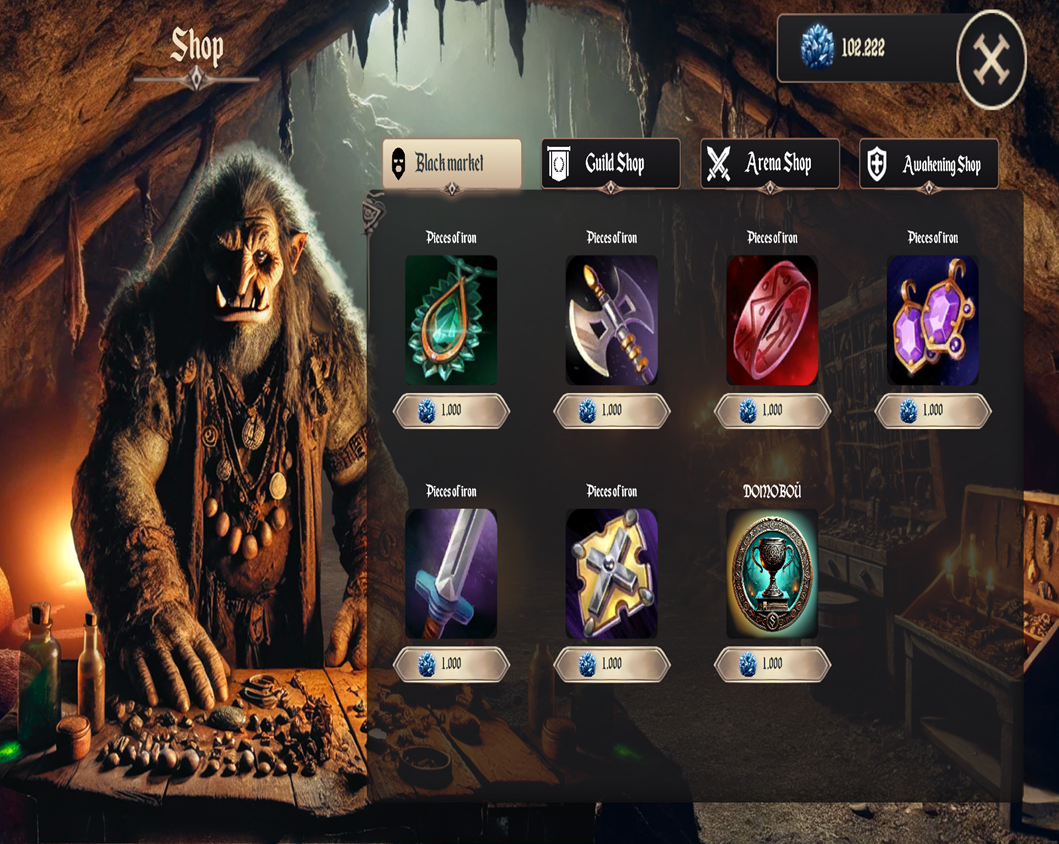
Task: Buy the cross shield for 1,000
Action: (x=612, y=664)
